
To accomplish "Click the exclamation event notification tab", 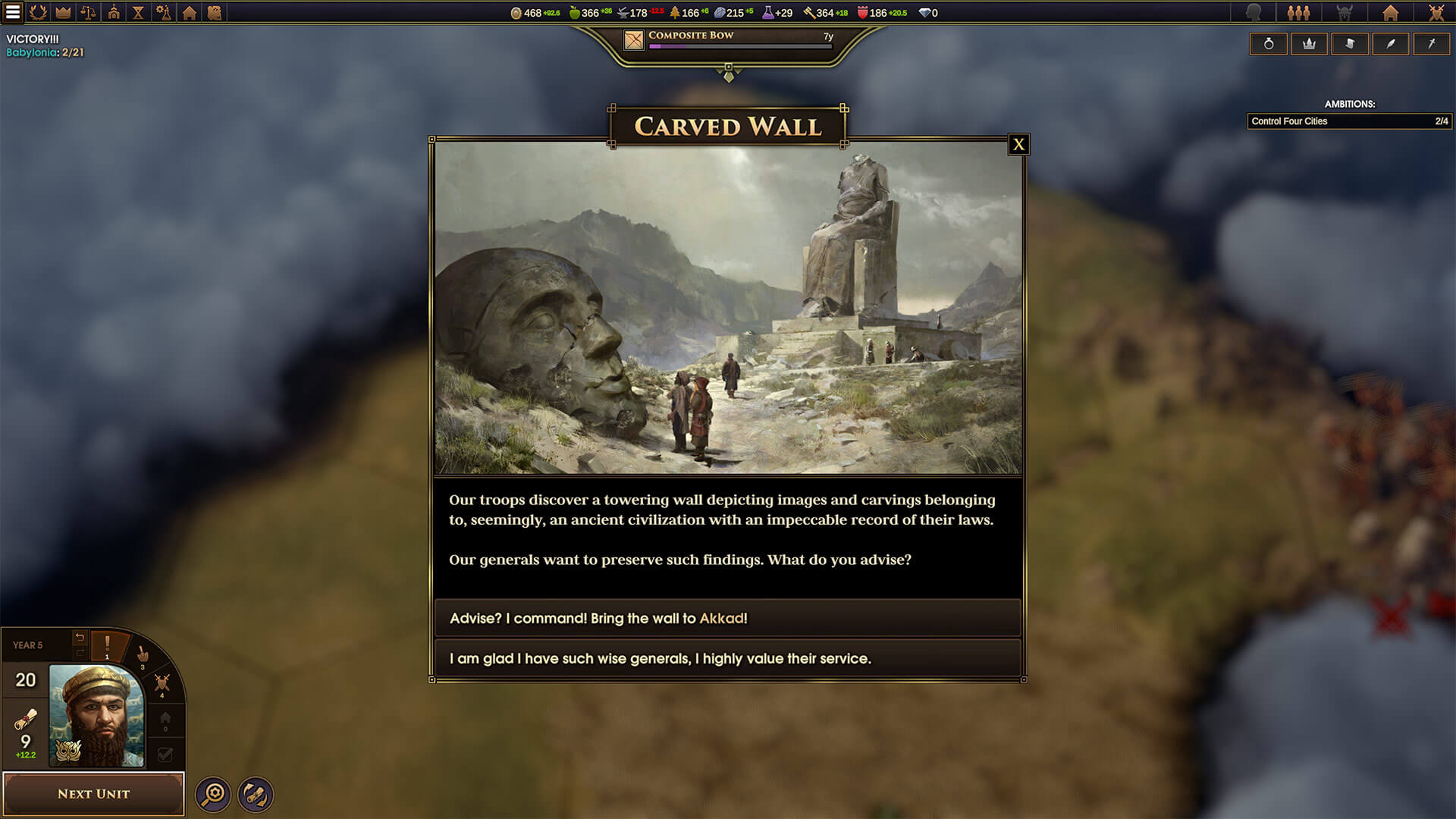I will coord(107,642).
